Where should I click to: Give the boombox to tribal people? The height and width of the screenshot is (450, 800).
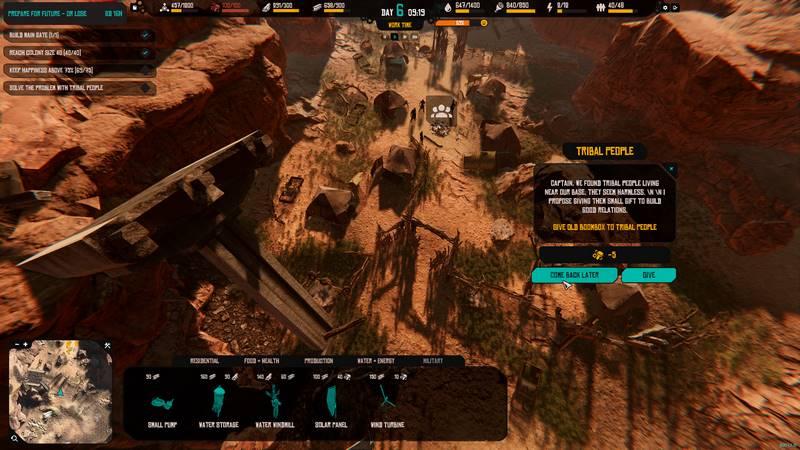[x=648, y=274]
